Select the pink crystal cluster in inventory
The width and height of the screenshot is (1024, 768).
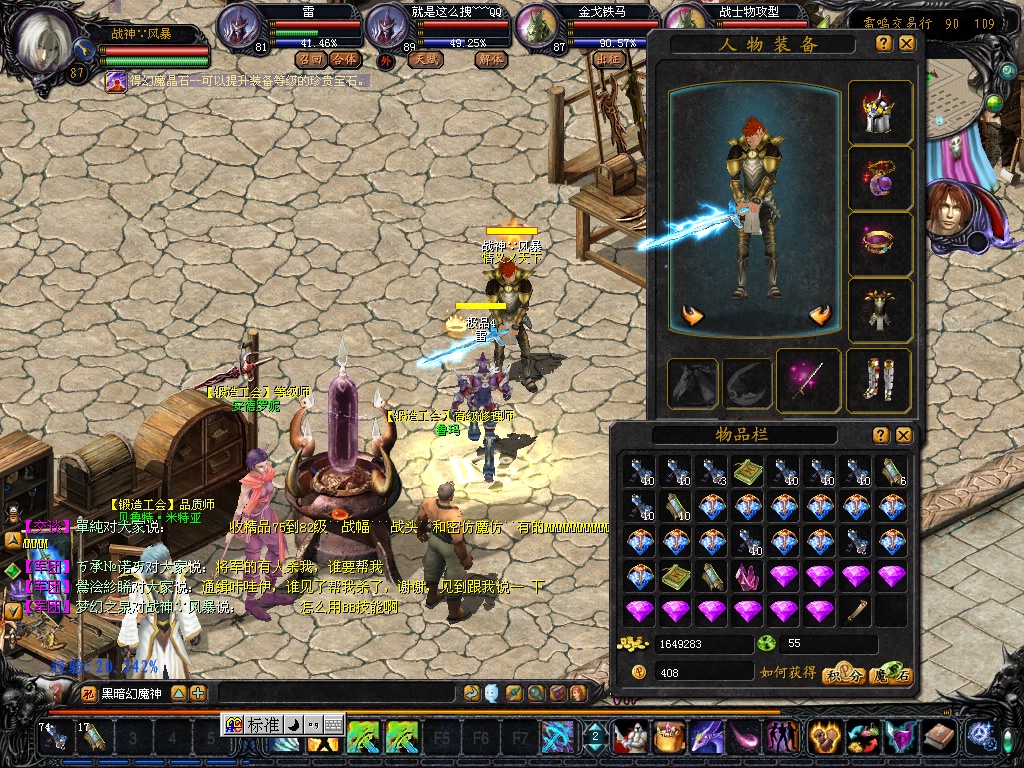click(748, 576)
